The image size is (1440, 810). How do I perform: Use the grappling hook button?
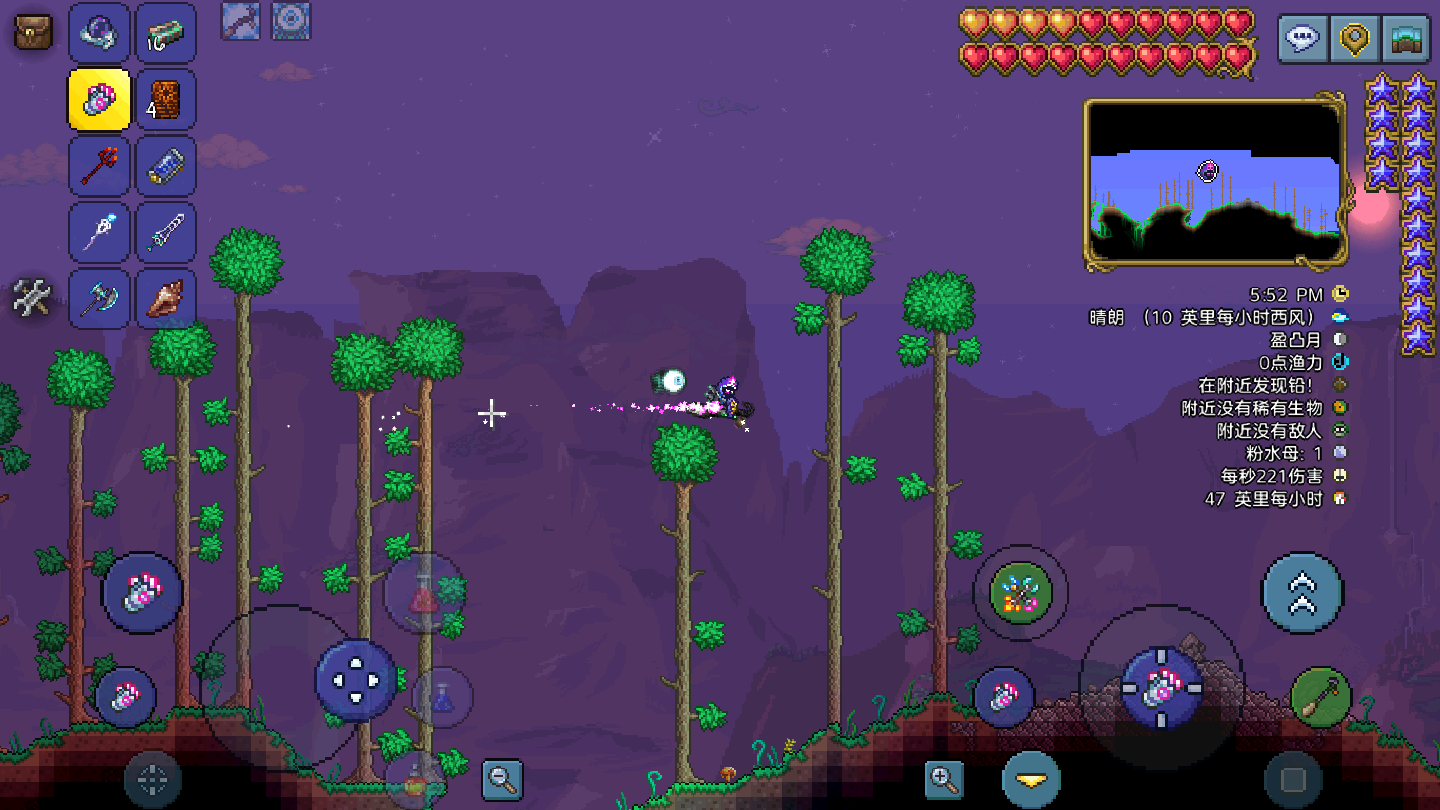(1320, 696)
